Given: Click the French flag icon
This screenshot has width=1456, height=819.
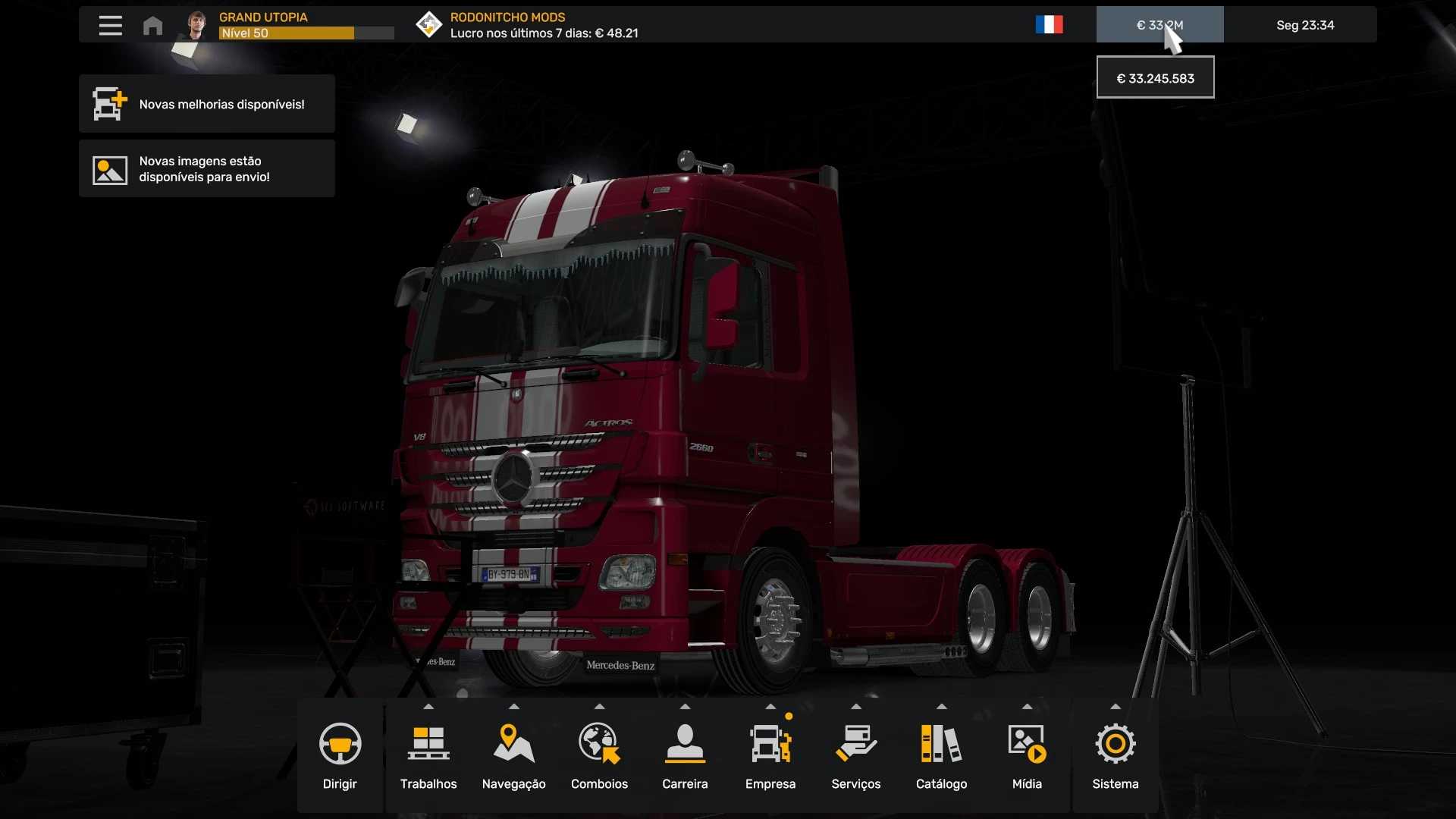Looking at the screenshot, I should click(1049, 25).
